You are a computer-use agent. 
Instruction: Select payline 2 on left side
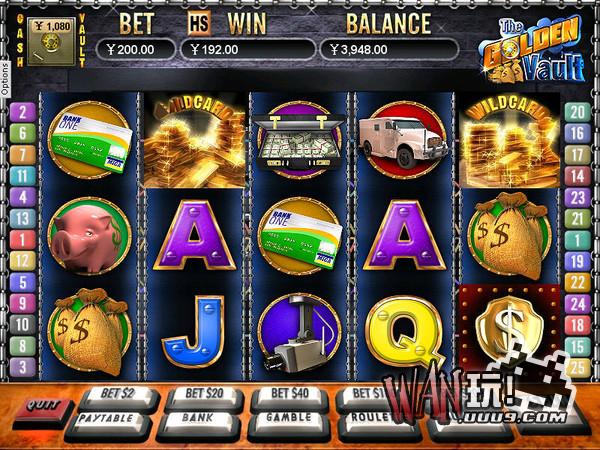[x=23, y=112]
